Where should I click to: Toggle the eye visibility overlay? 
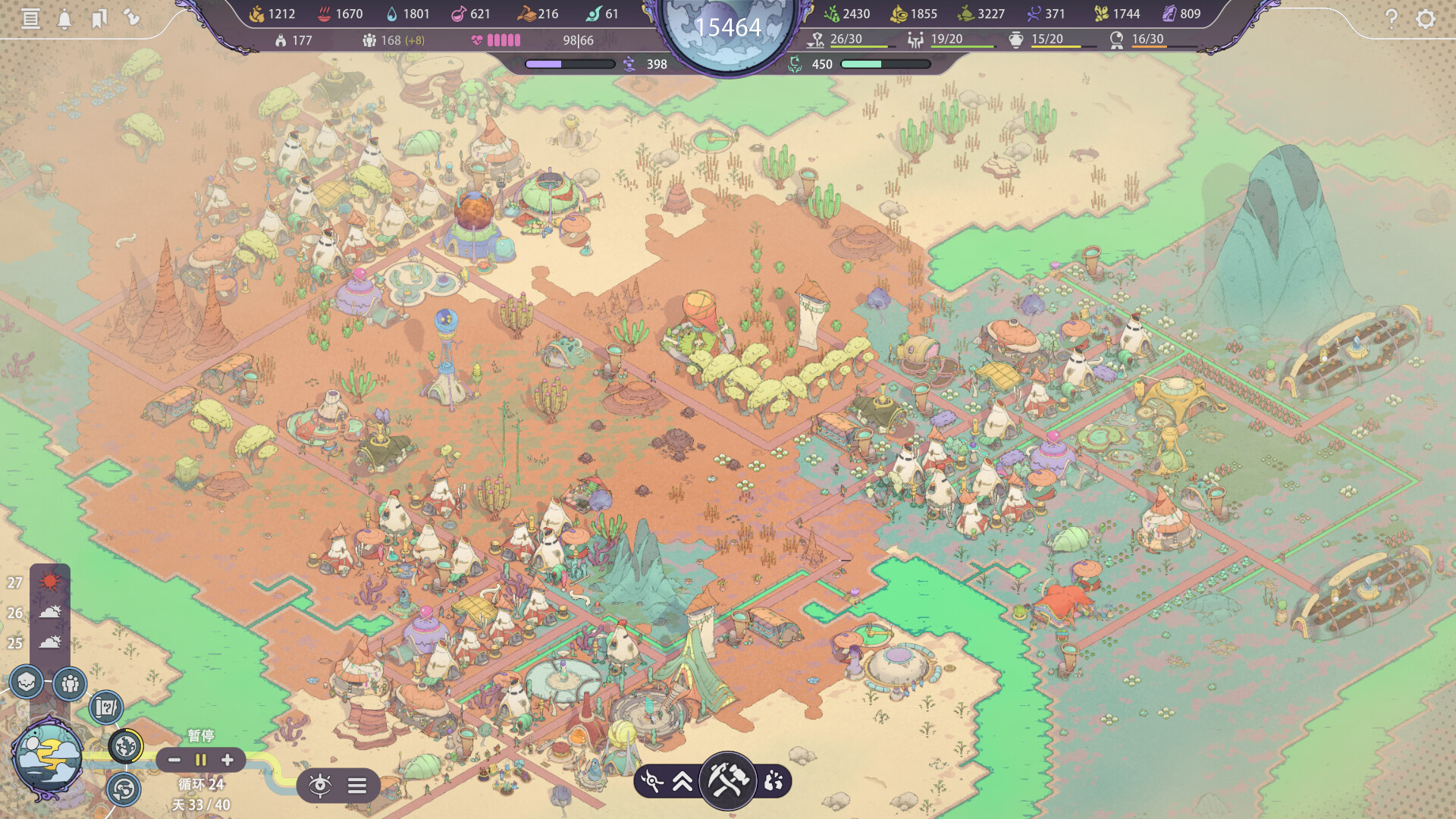320,786
